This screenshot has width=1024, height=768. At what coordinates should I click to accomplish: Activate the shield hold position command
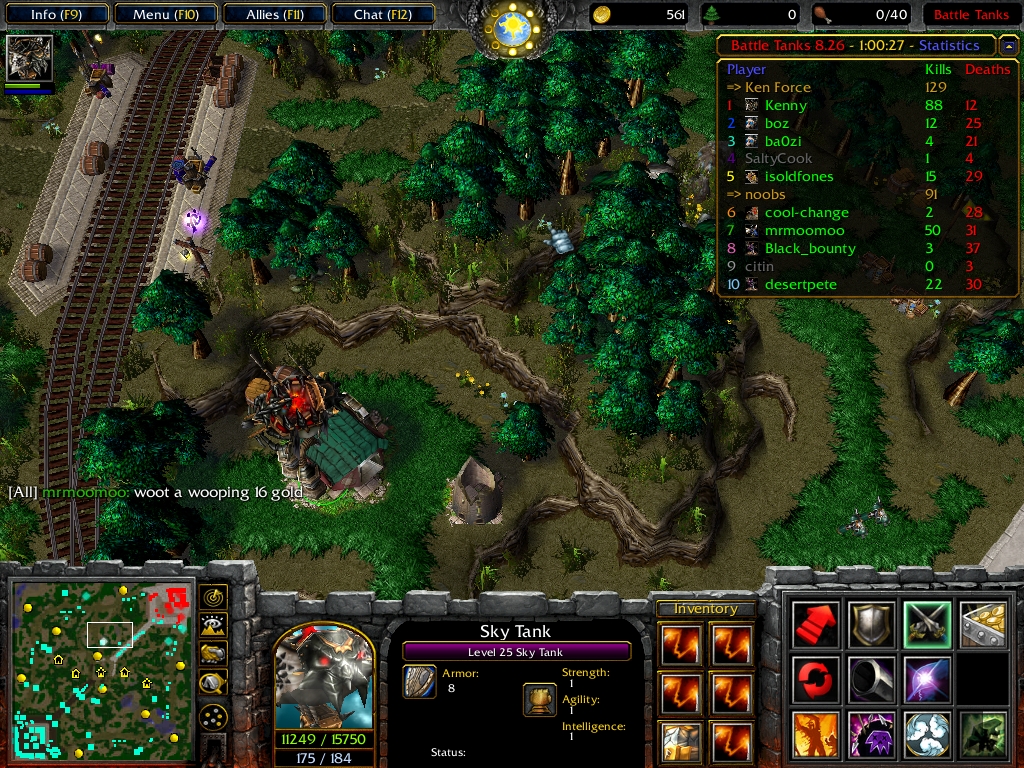pyautogui.click(x=871, y=624)
